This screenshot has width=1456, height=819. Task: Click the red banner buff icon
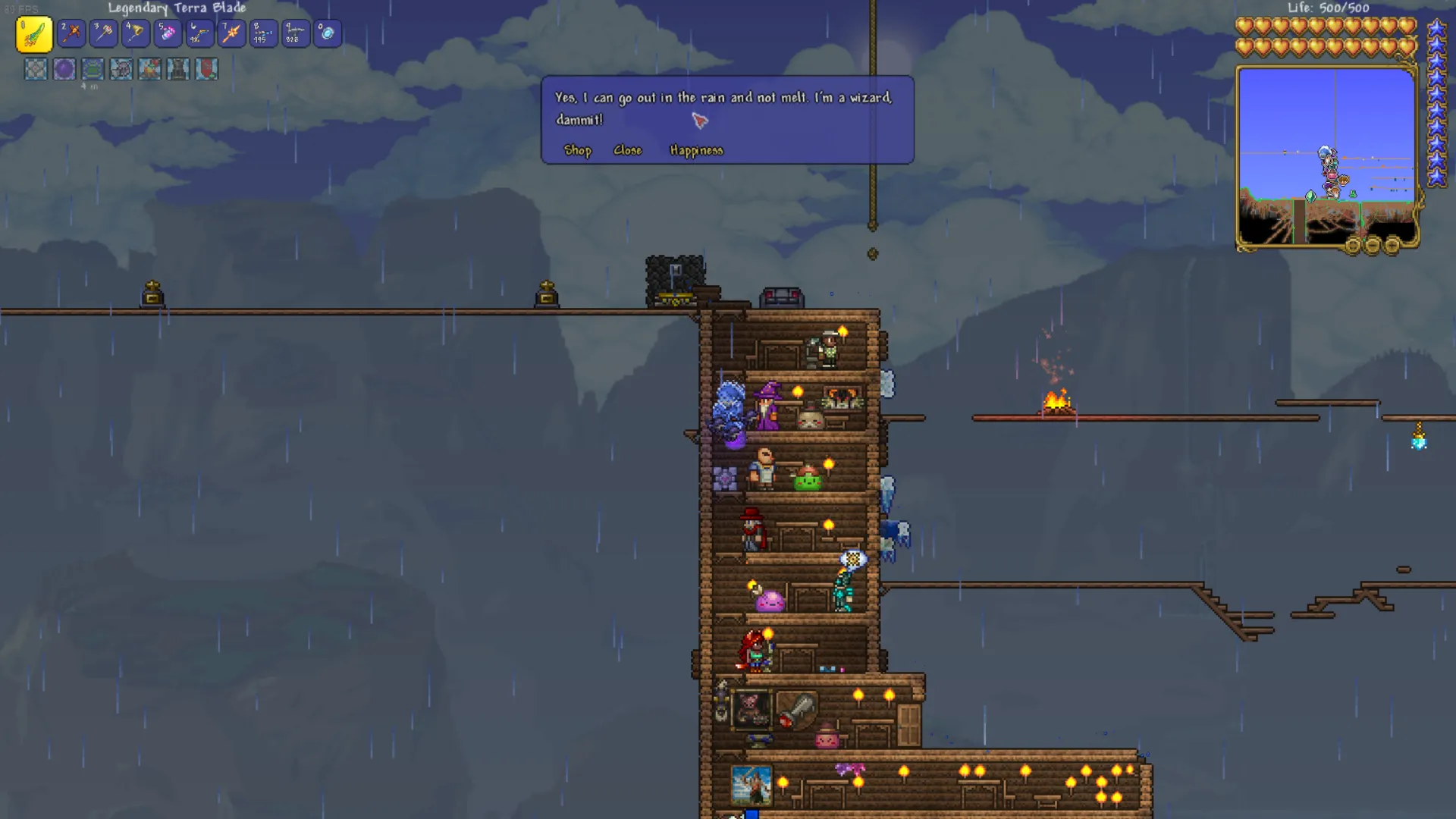(206, 69)
